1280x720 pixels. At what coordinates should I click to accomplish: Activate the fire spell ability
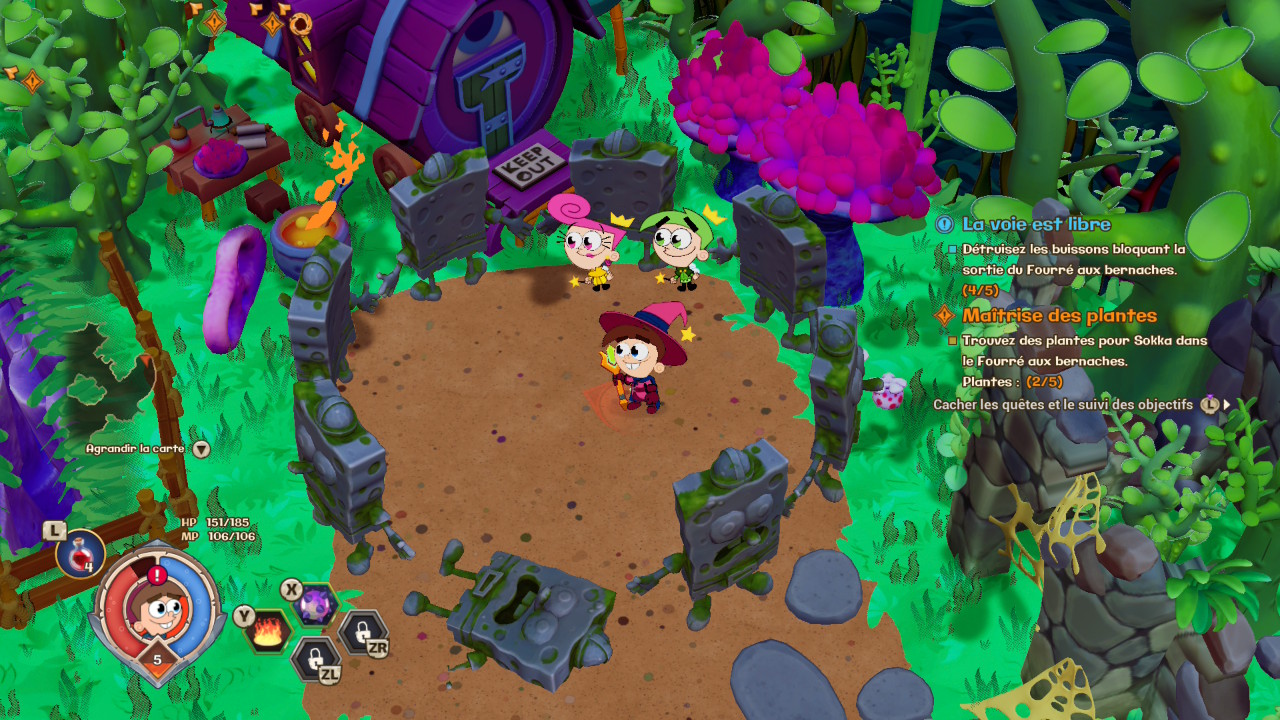[269, 631]
